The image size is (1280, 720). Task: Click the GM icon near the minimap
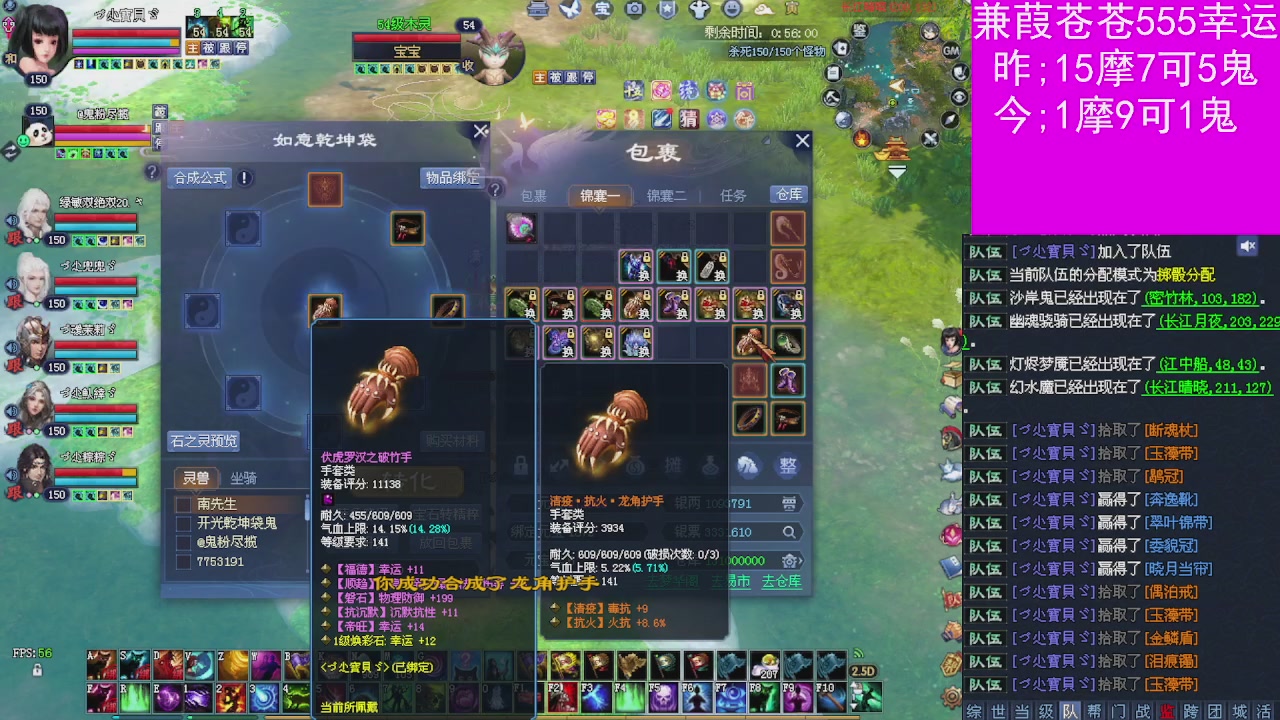(950, 51)
